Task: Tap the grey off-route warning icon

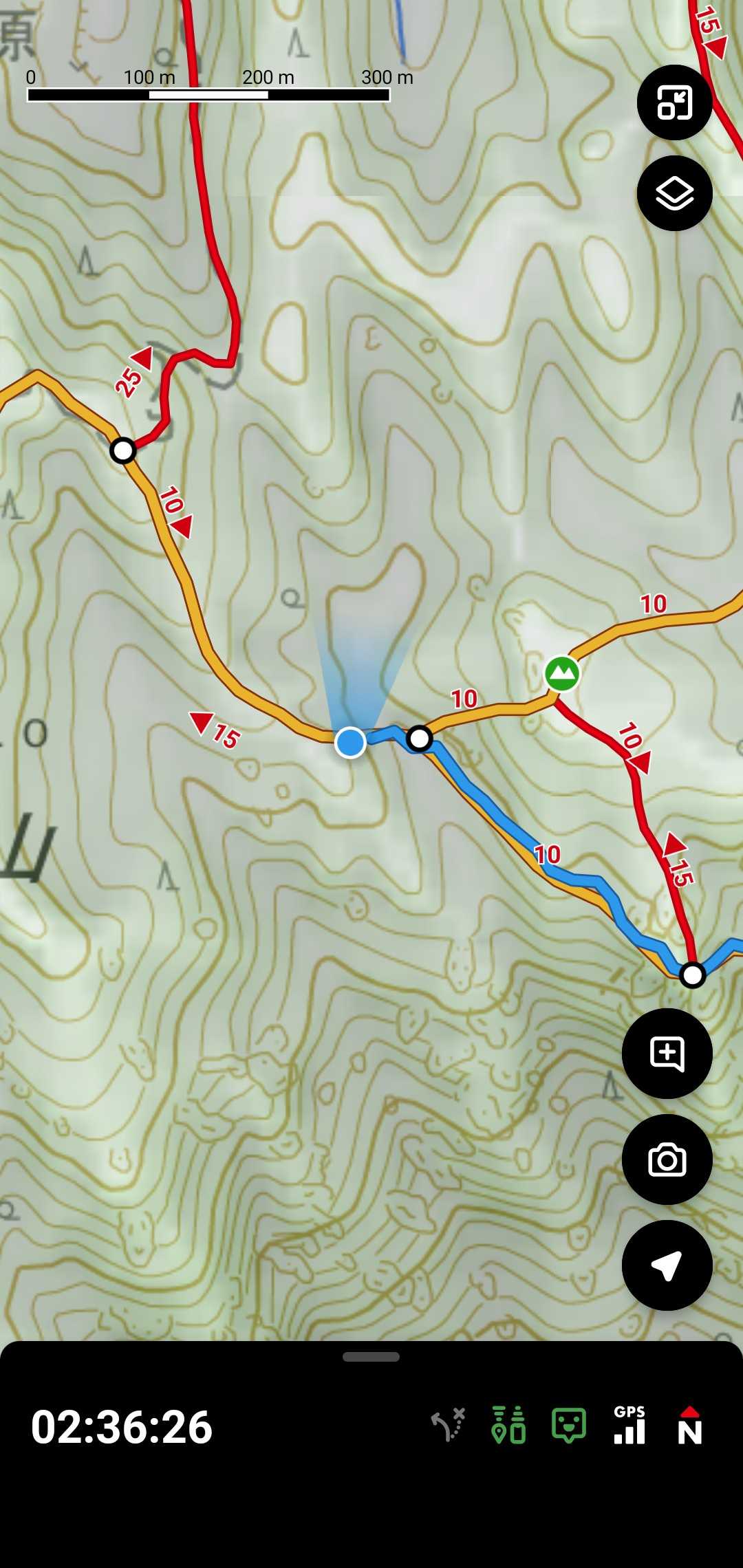Action: click(449, 1425)
